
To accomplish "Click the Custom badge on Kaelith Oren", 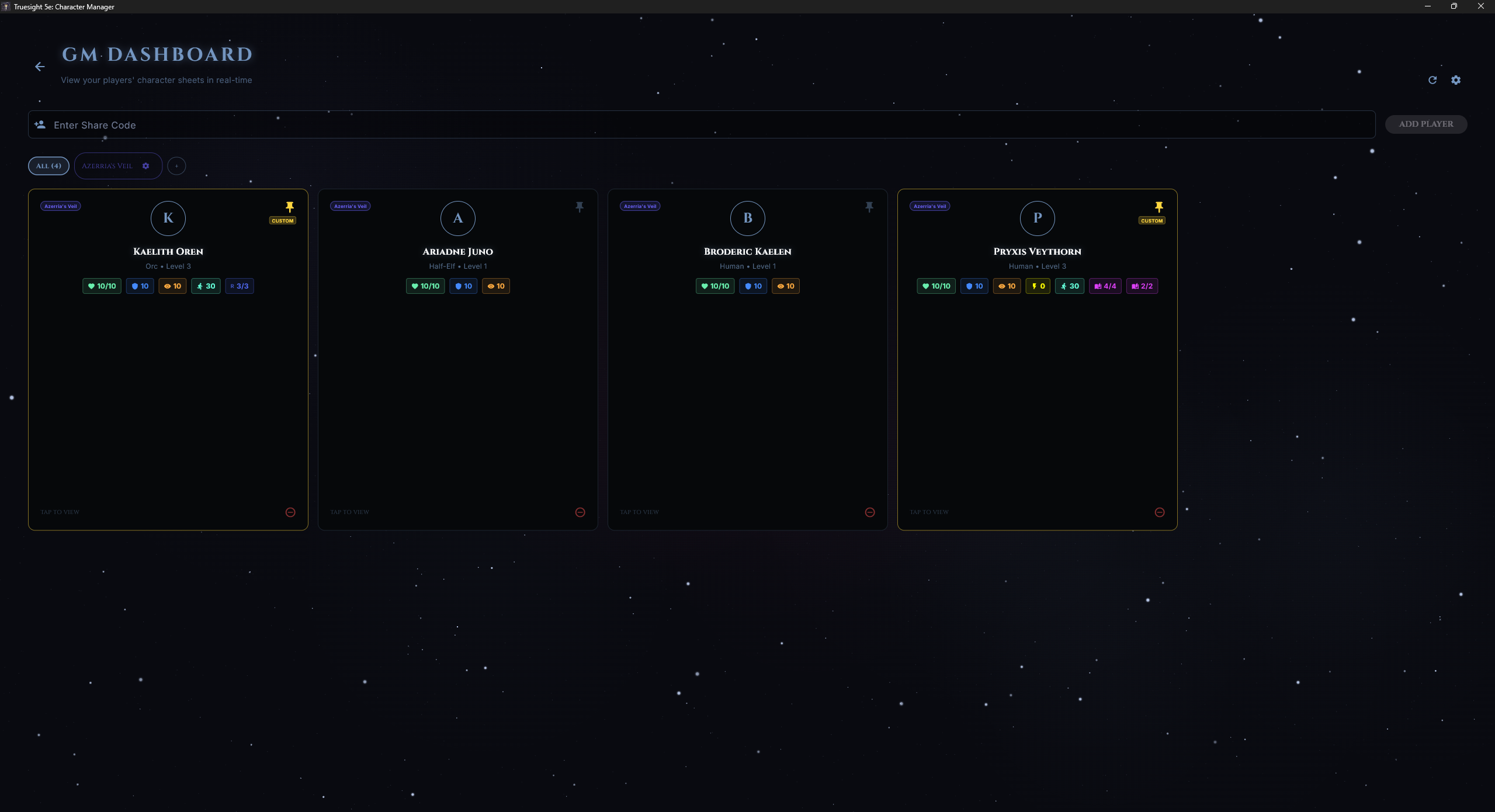I will [x=283, y=220].
